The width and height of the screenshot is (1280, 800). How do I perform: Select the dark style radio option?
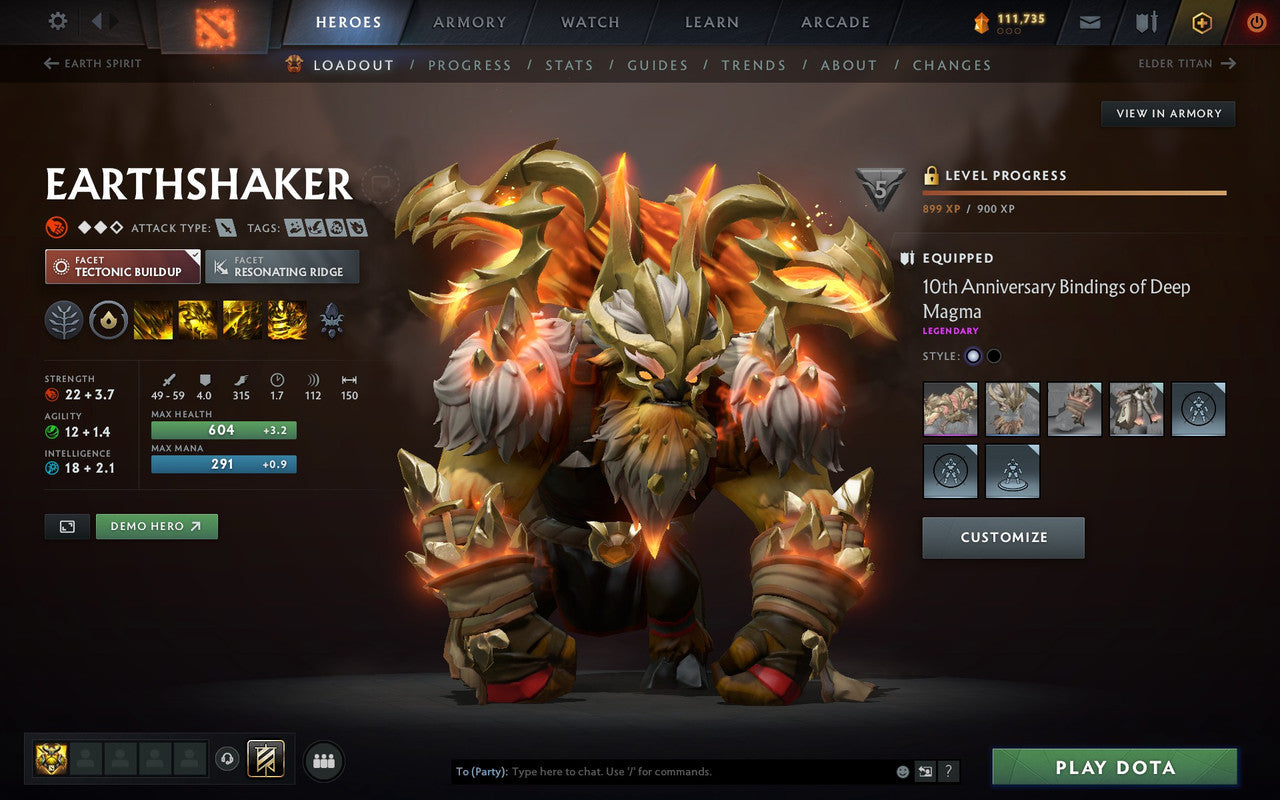996,356
